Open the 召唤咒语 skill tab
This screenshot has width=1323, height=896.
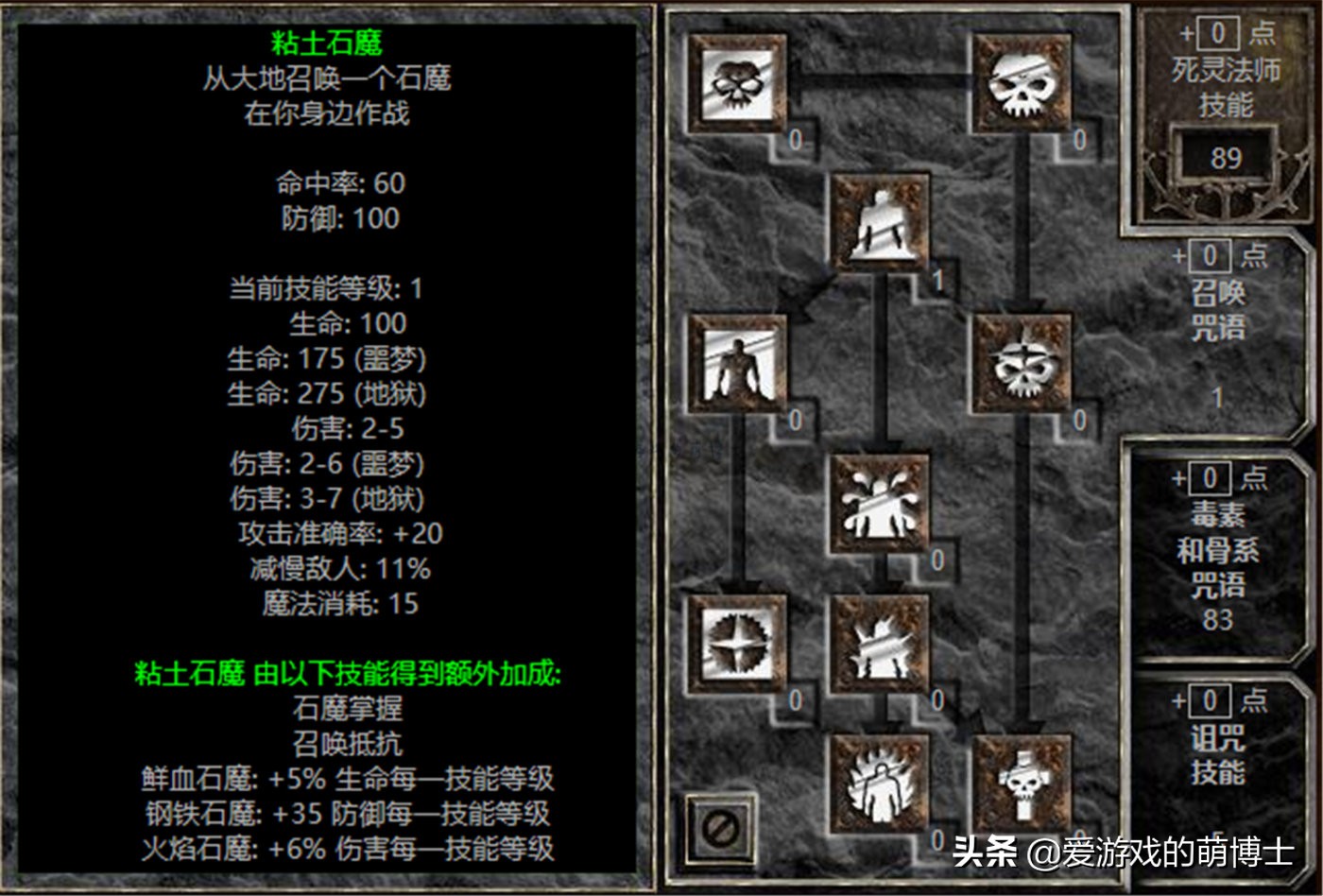1221,312
